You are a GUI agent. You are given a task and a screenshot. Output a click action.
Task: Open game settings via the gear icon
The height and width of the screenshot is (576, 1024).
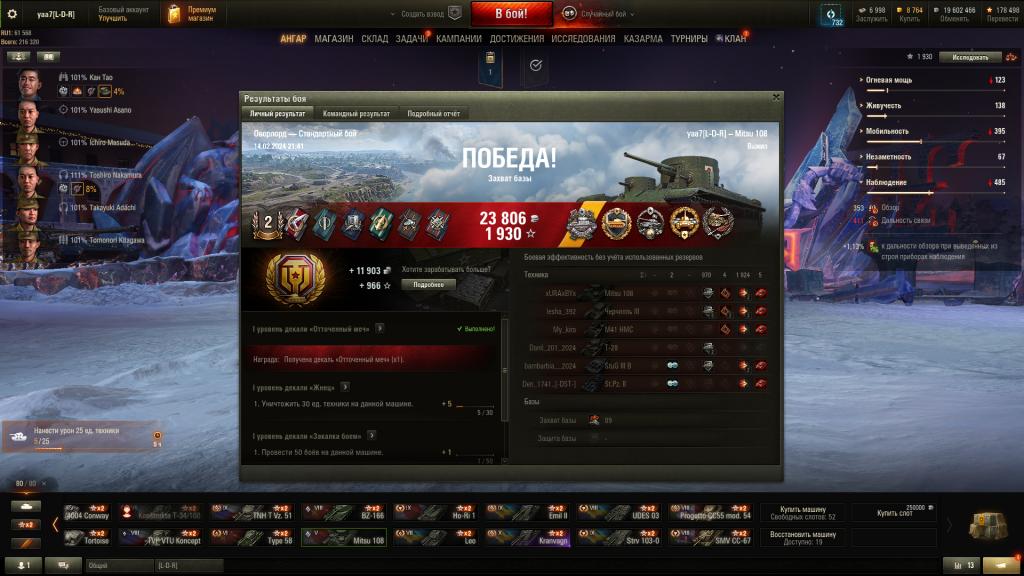(x=13, y=13)
